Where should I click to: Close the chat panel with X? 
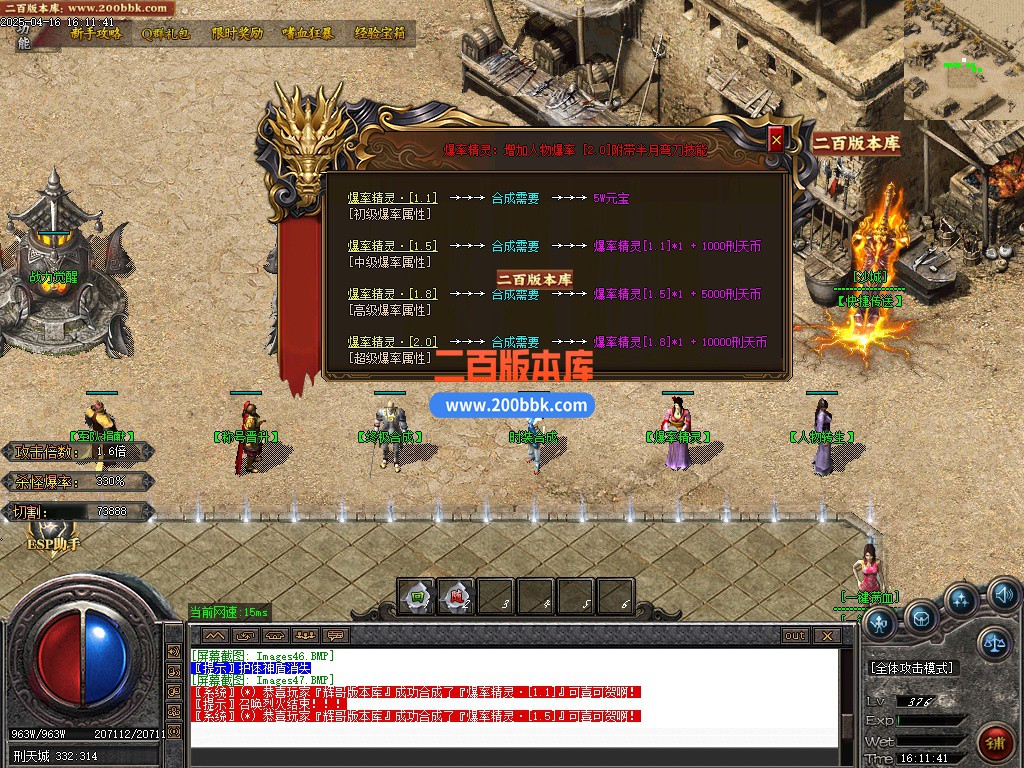(826, 635)
